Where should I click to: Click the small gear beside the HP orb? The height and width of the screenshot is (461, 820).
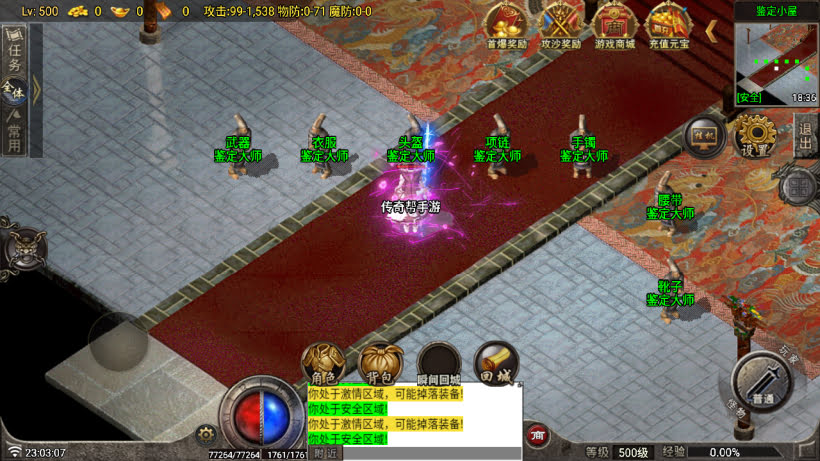point(206,435)
